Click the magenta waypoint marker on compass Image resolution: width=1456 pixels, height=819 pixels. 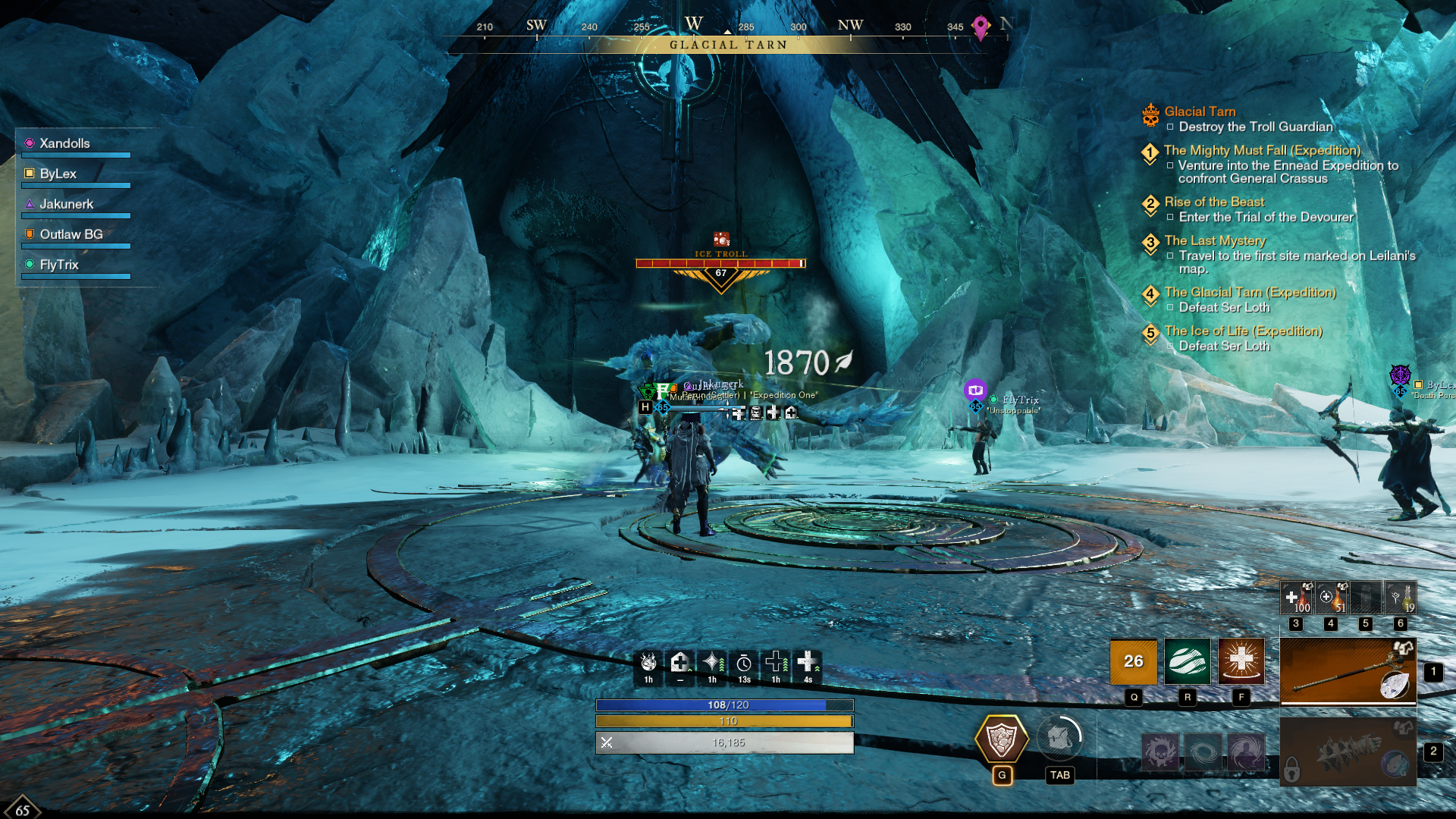981,27
